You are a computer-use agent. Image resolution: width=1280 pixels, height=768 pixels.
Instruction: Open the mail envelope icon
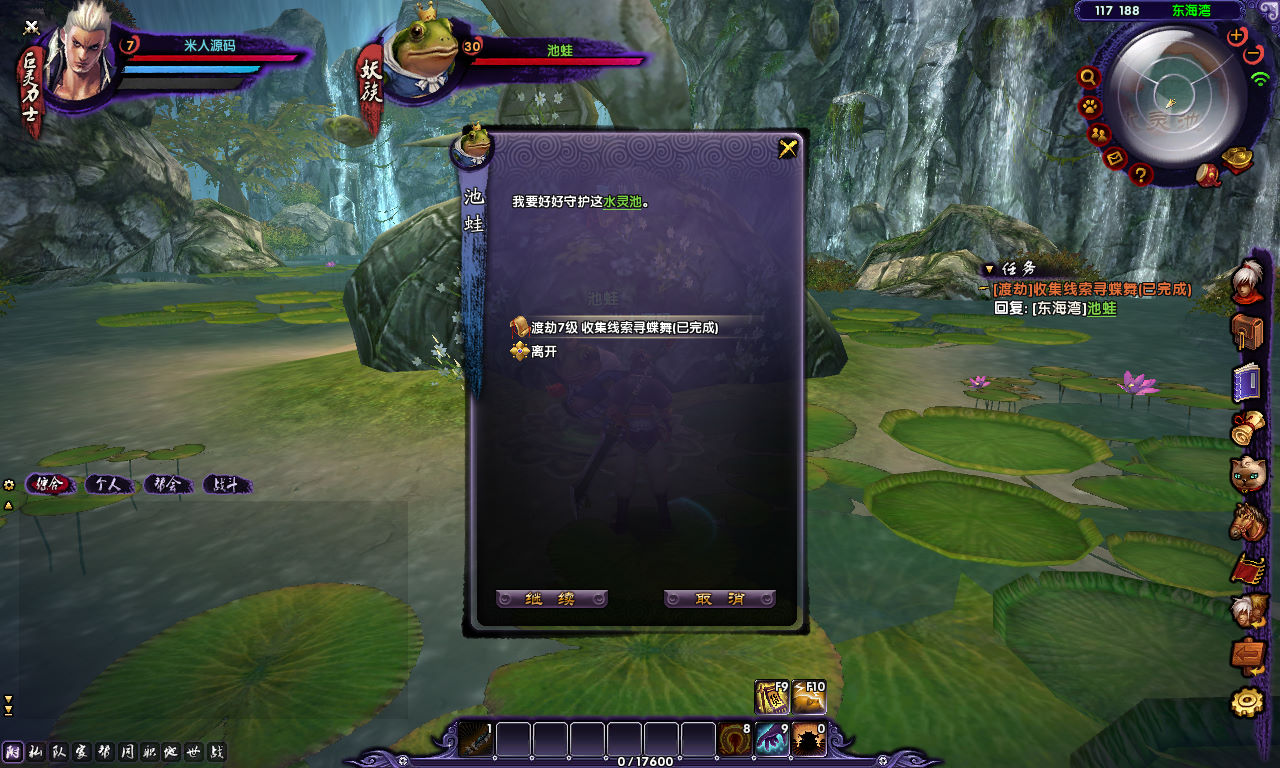[x=1115, y=158]
